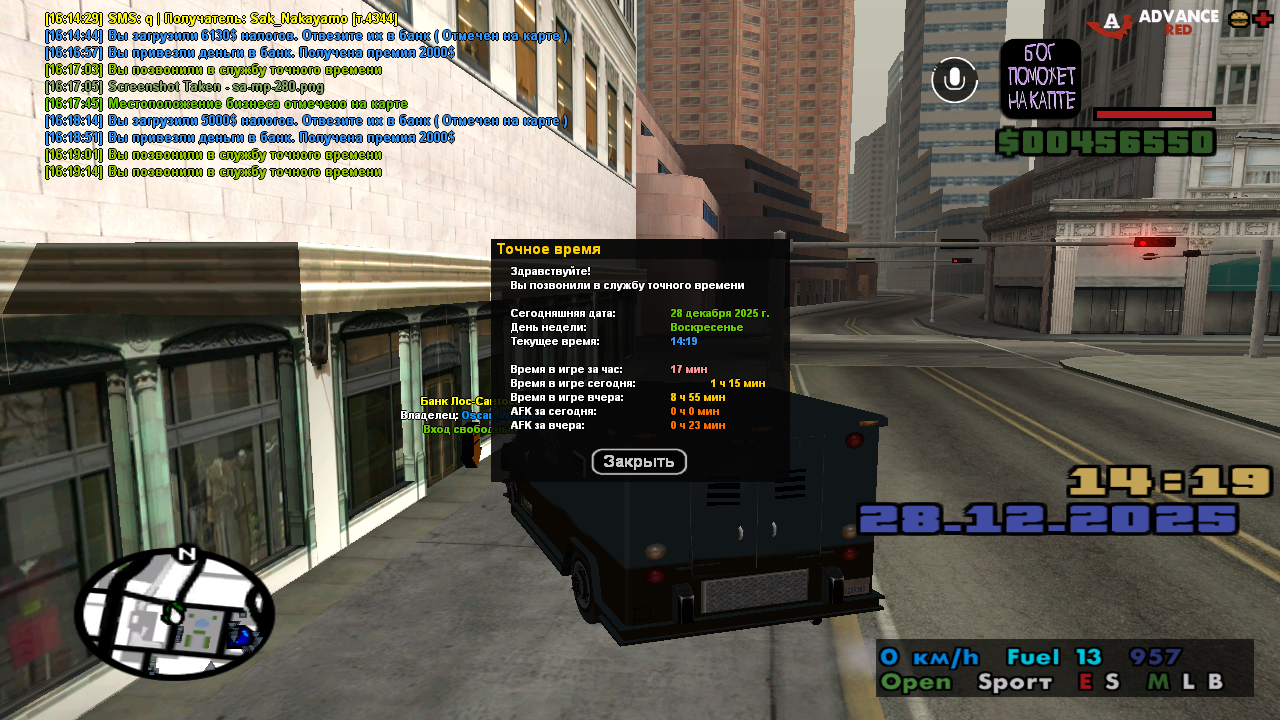Screen dimensions: 1280x720
Task: Click the Advance Red server logo
Action: pos(1154,22)
